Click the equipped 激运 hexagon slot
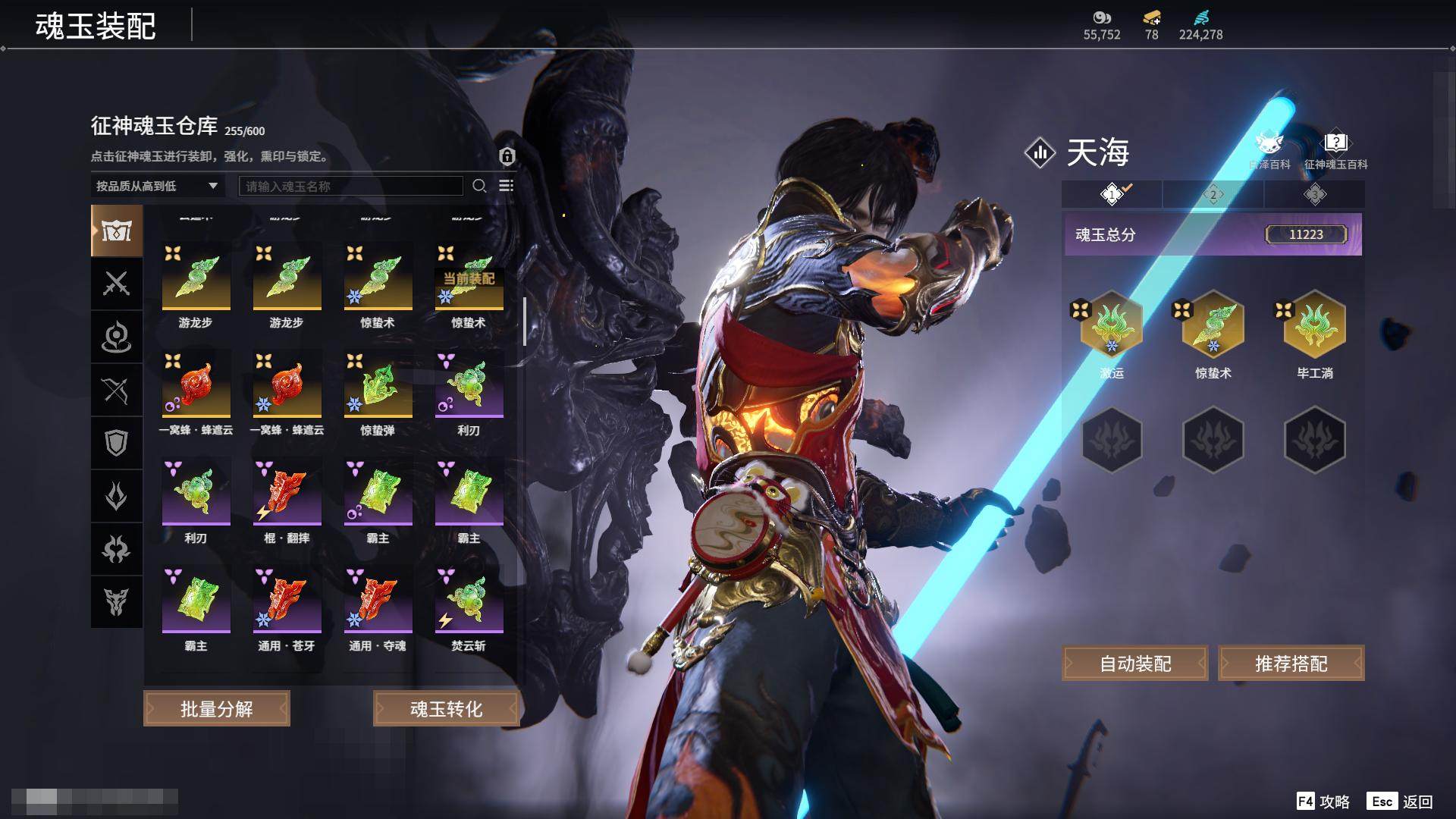Screen dimensions: 1456x819 pos(1112,325)
